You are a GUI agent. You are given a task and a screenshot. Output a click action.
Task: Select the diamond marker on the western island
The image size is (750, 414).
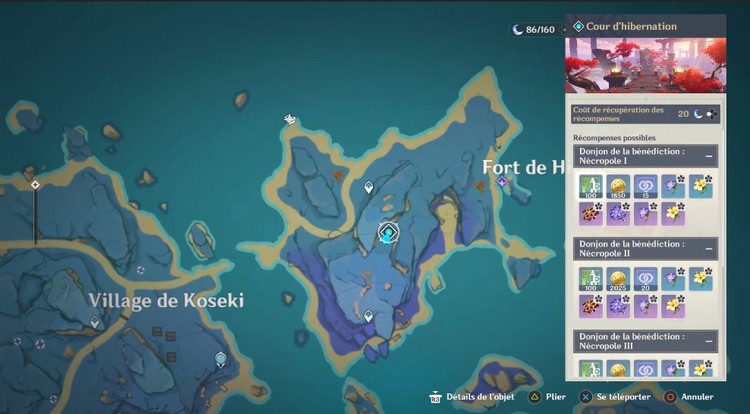click(x=35, y=185)
